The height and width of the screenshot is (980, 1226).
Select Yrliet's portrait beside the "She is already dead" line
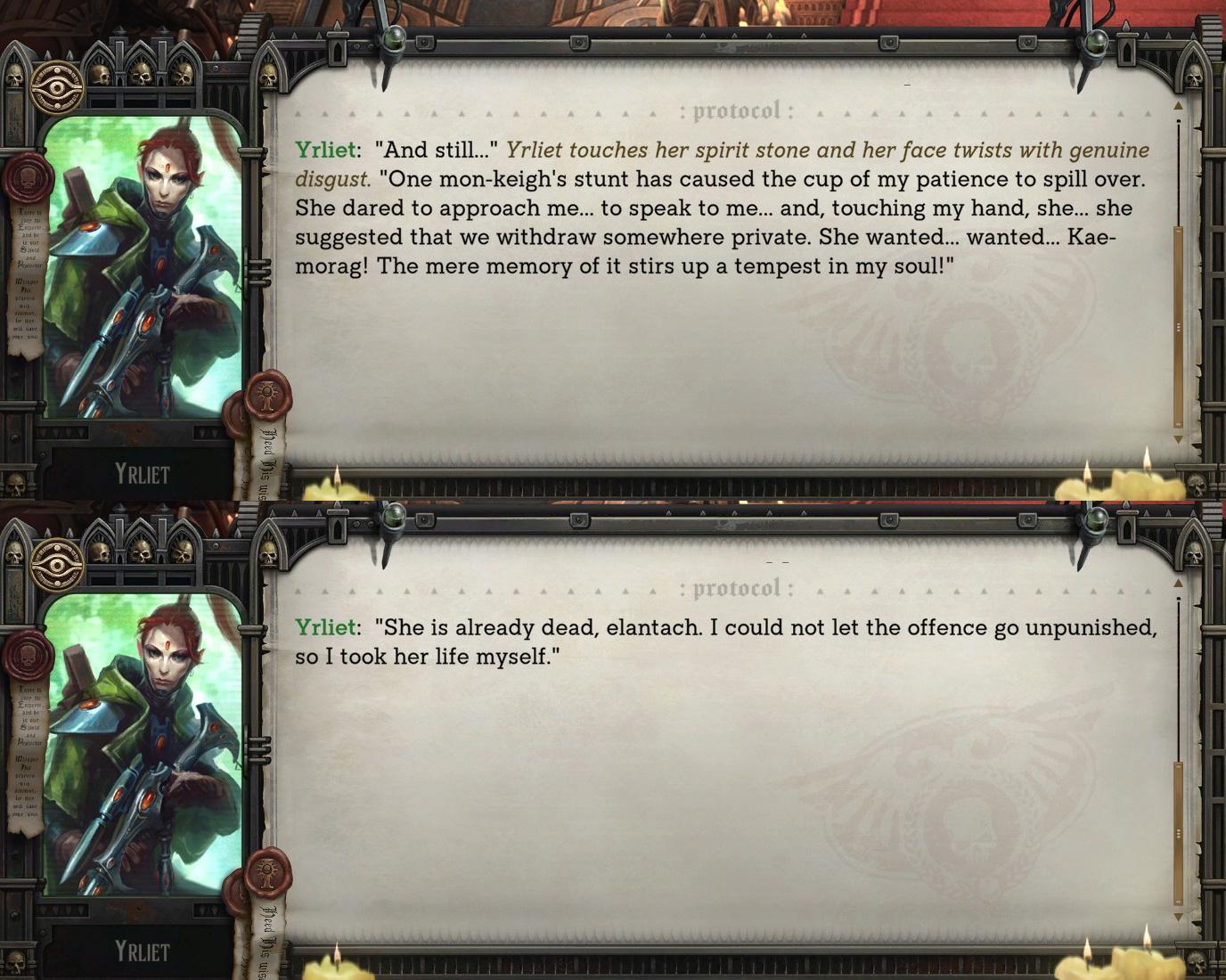143,745
